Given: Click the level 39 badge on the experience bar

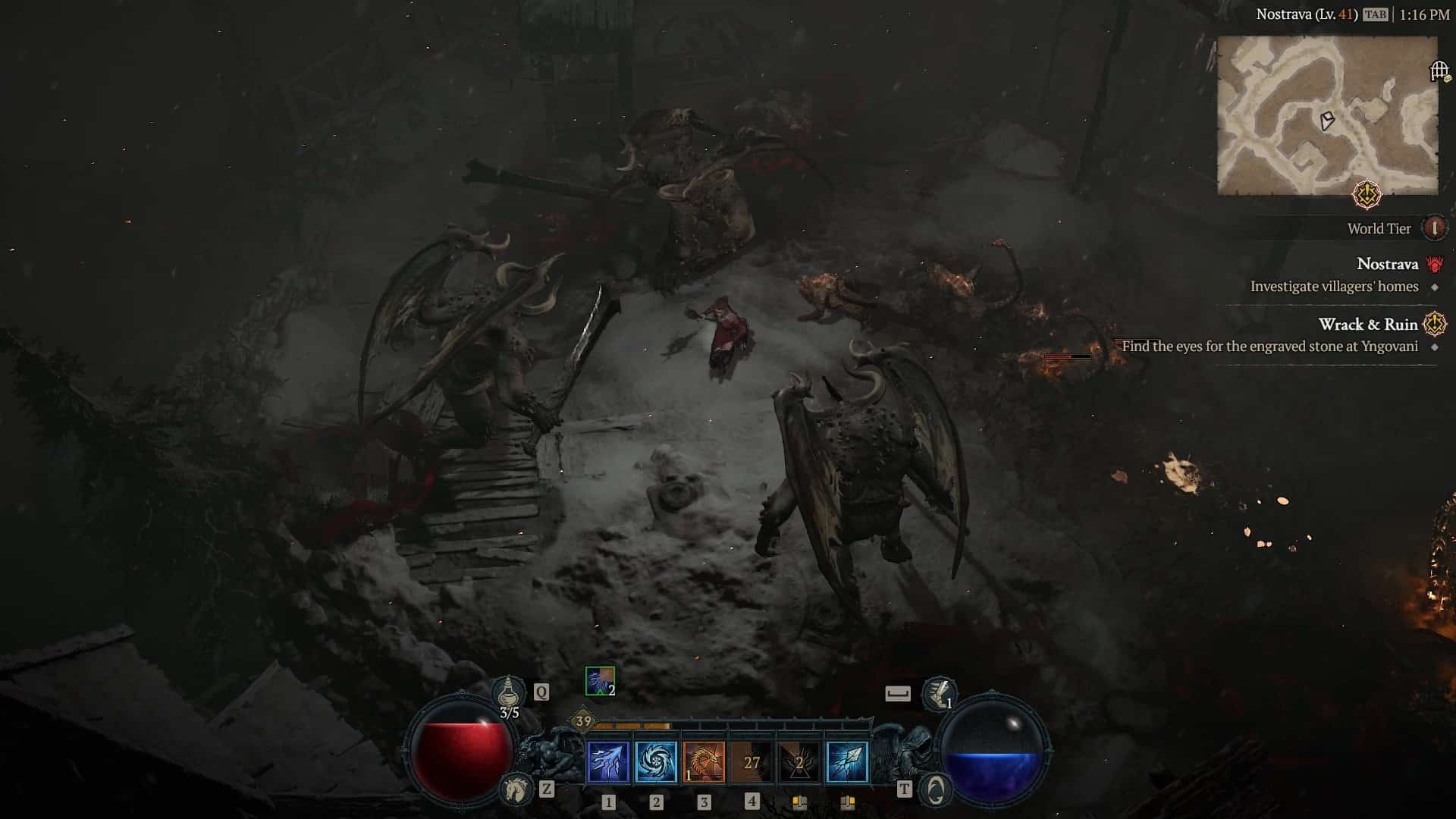Looking at the screenshot, I should point(583,720).
